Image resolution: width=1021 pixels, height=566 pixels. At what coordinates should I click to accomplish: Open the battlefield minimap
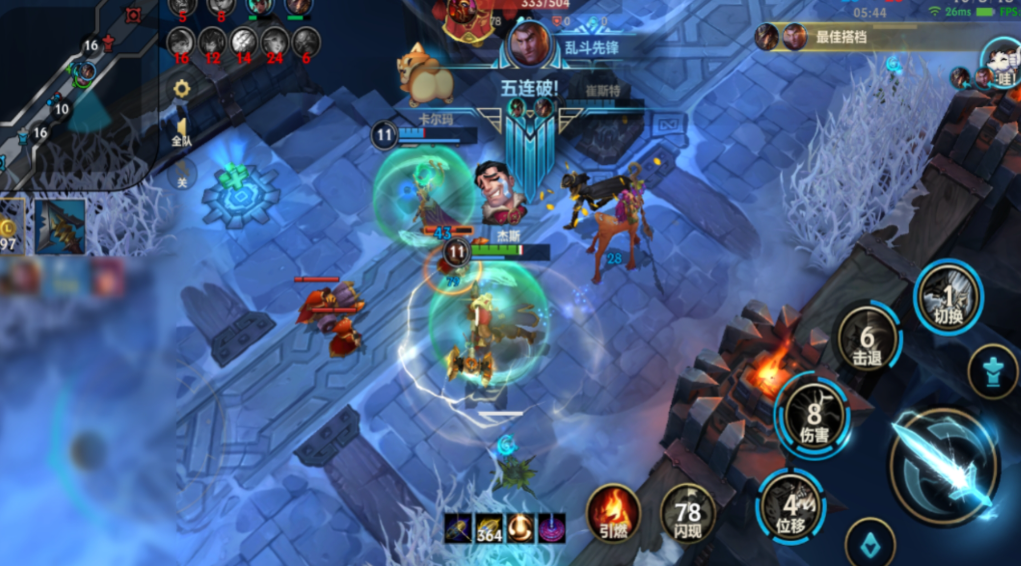(75, 92)
